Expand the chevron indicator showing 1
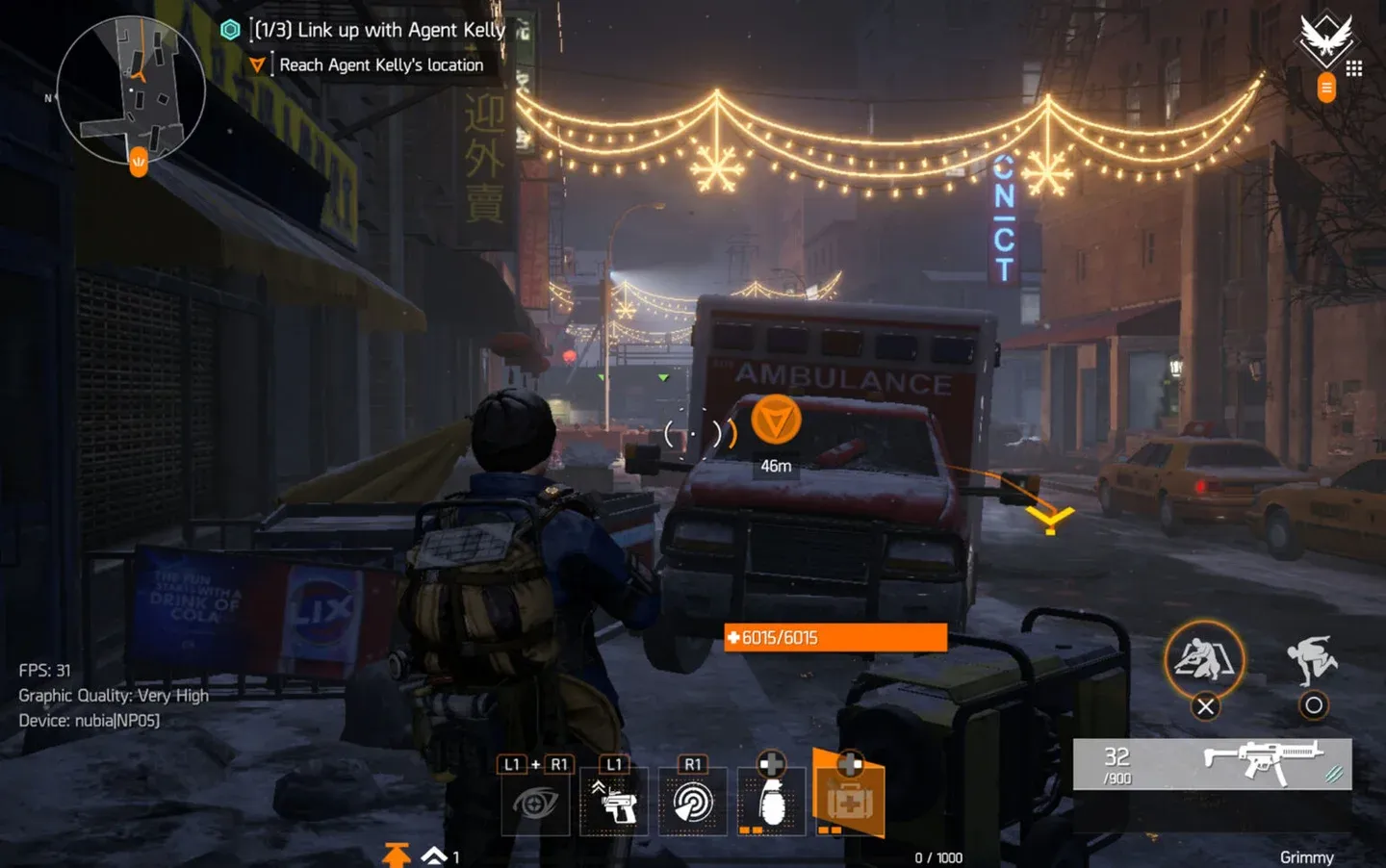 432,853
